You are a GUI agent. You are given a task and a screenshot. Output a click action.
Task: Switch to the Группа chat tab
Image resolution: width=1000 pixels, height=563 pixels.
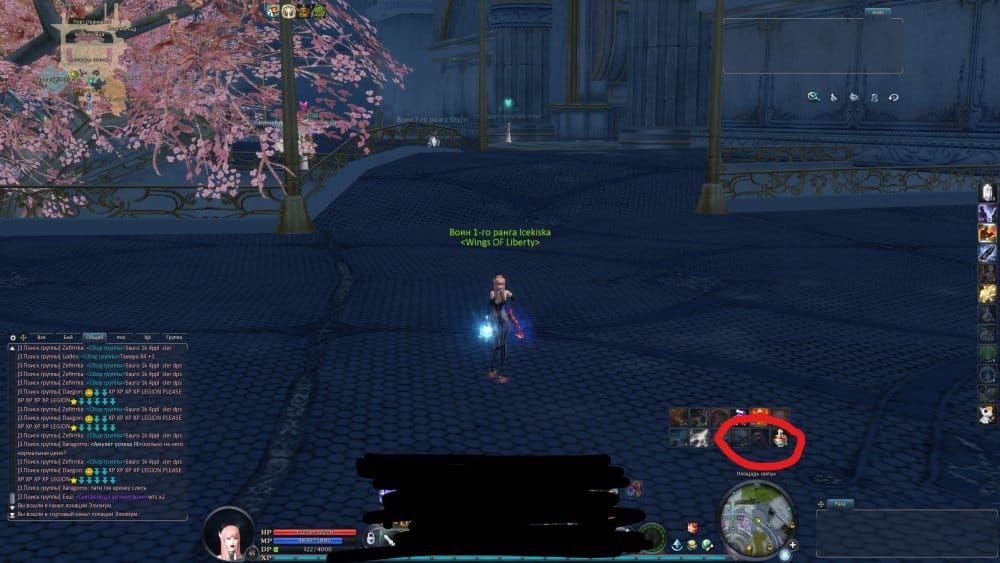(174, 338)
